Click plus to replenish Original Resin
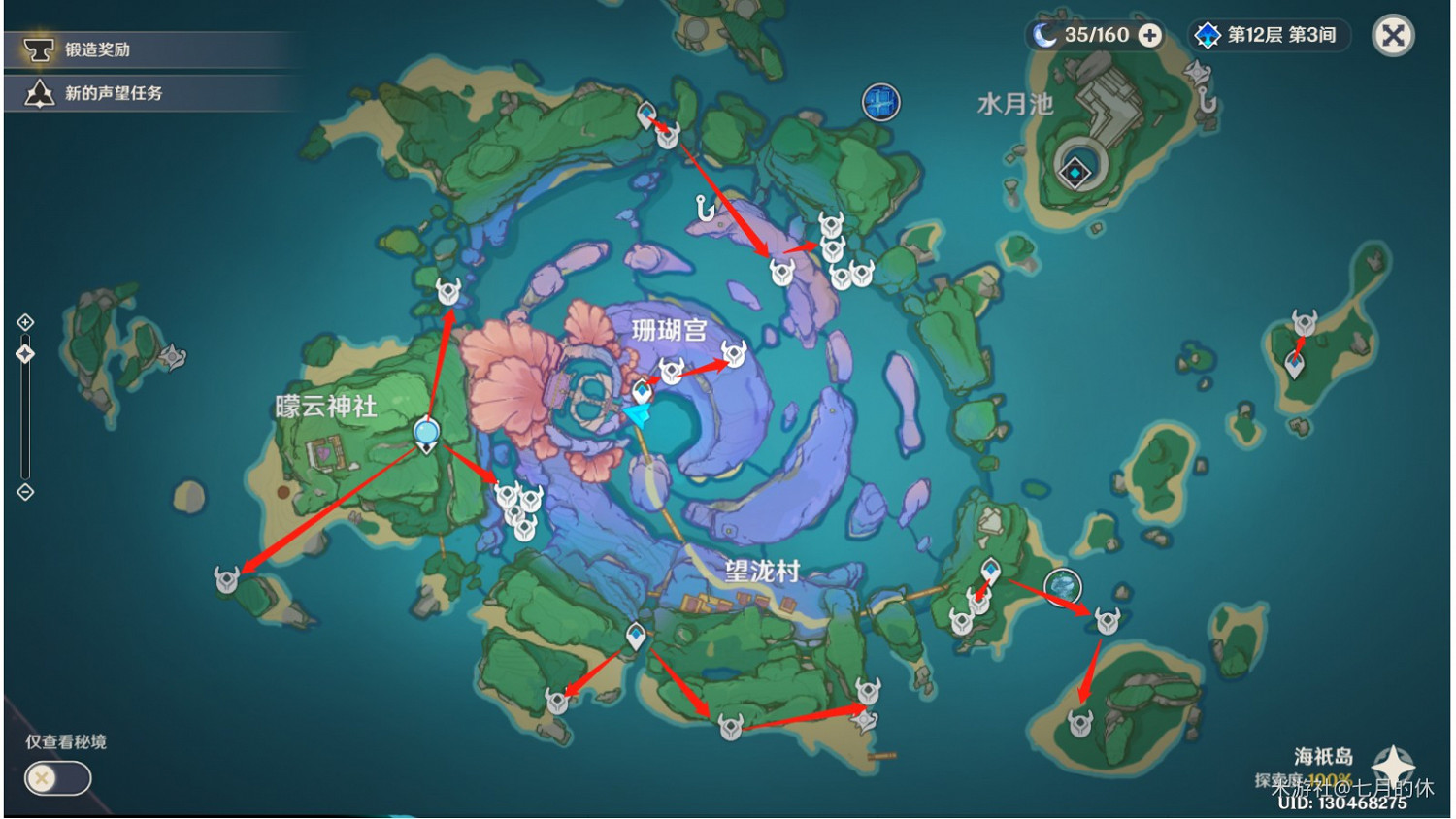This screenshot has width=1456, height=819. 1149,36
